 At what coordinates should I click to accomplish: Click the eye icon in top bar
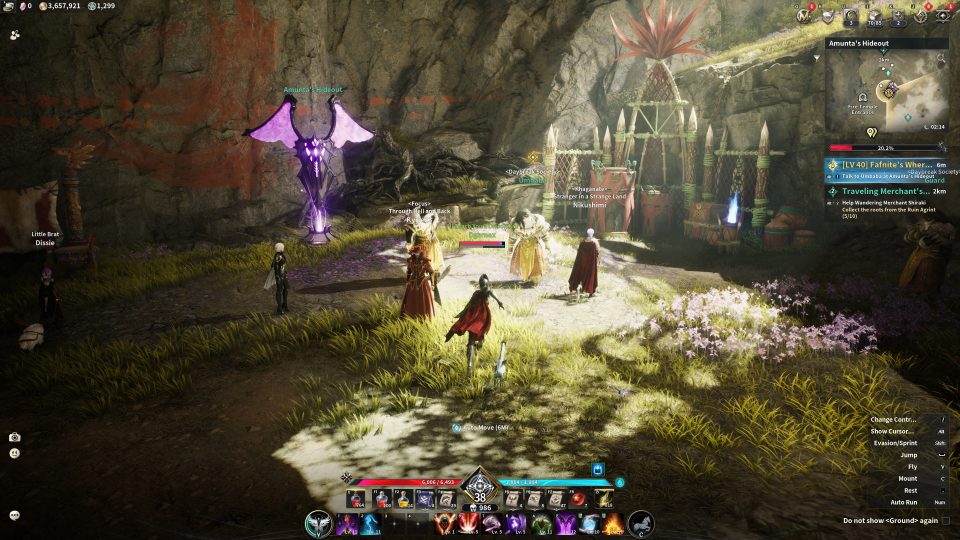[943, 14]
